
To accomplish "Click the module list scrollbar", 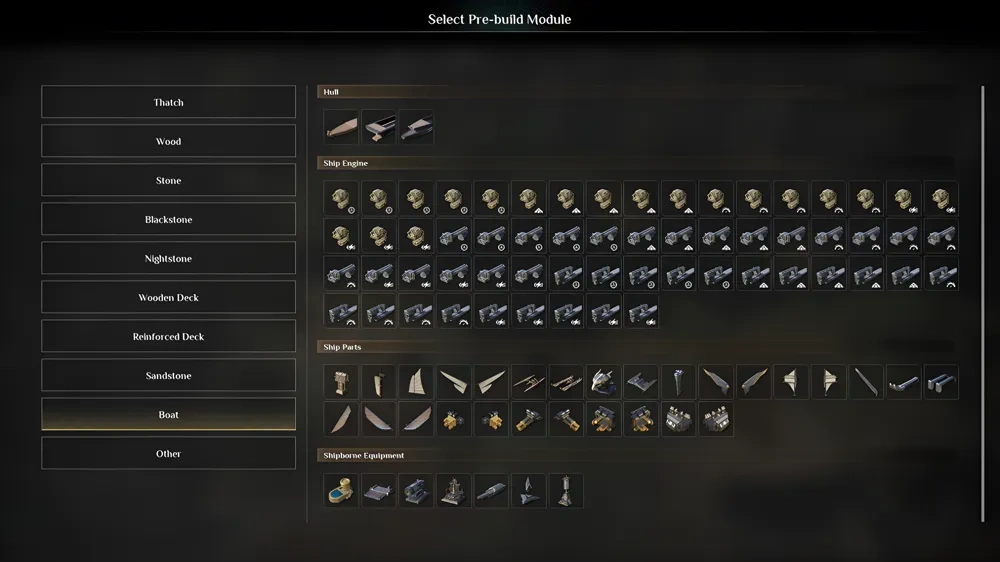I will [982, 300].
